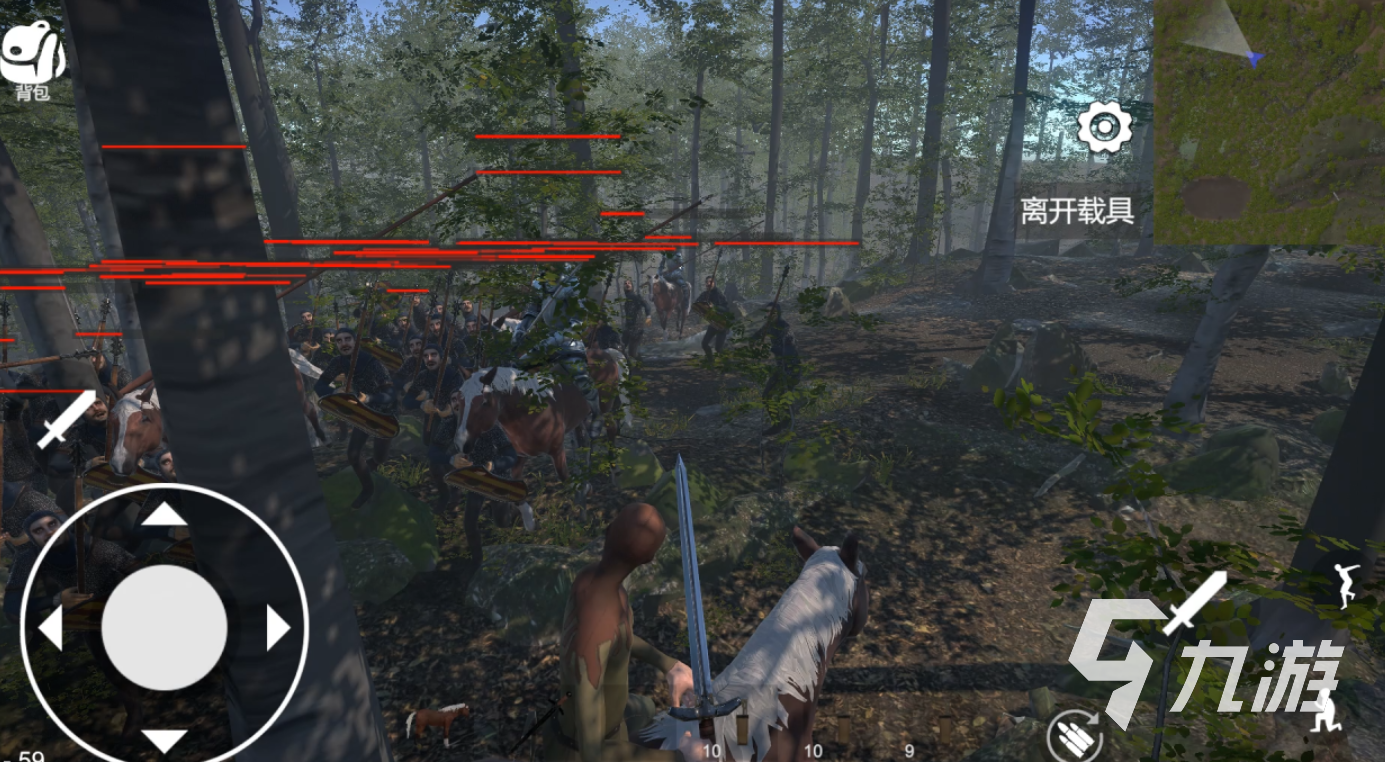Screen dimensions: 1385x762
Task: Select the small horse icon
Action: click(x=438, y=719)
